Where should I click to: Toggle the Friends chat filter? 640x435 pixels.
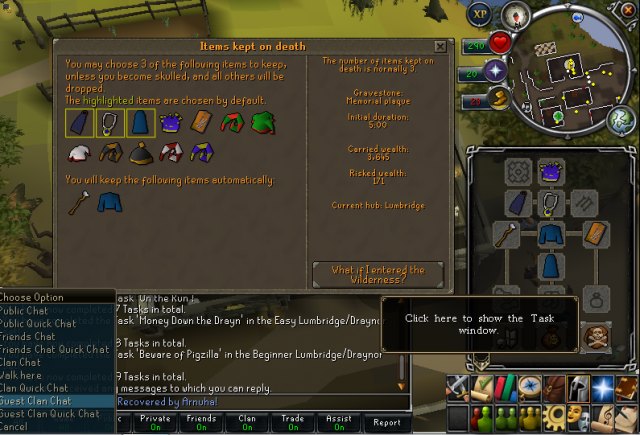coord(200,421)
